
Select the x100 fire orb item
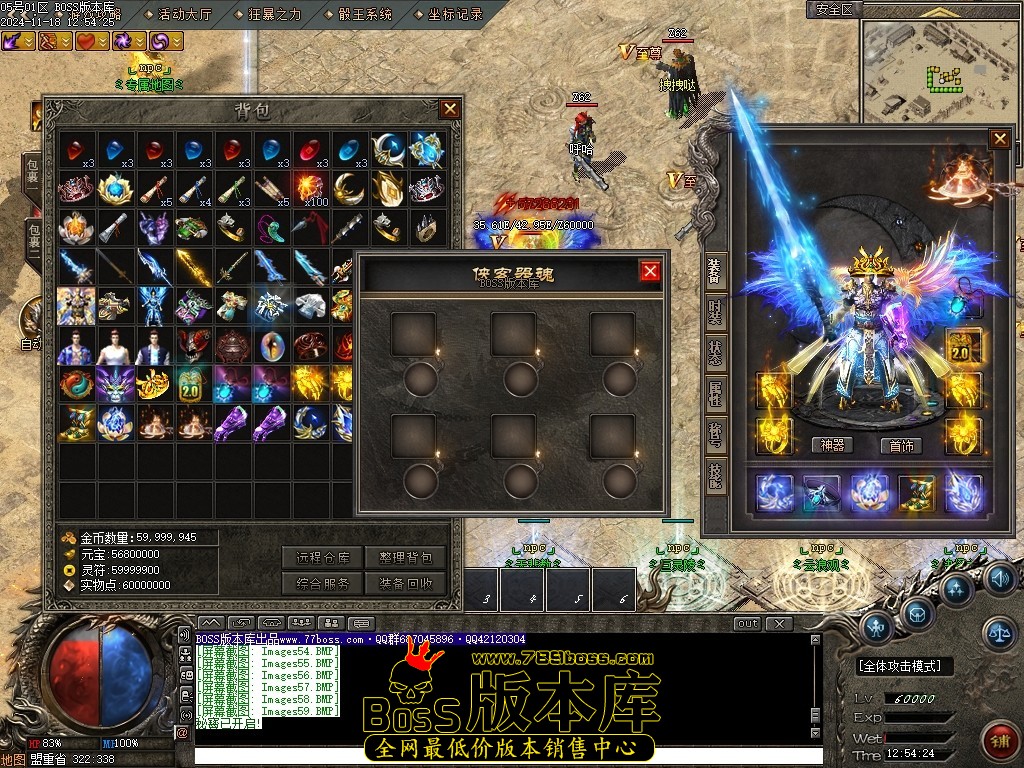tap(312, 187)
